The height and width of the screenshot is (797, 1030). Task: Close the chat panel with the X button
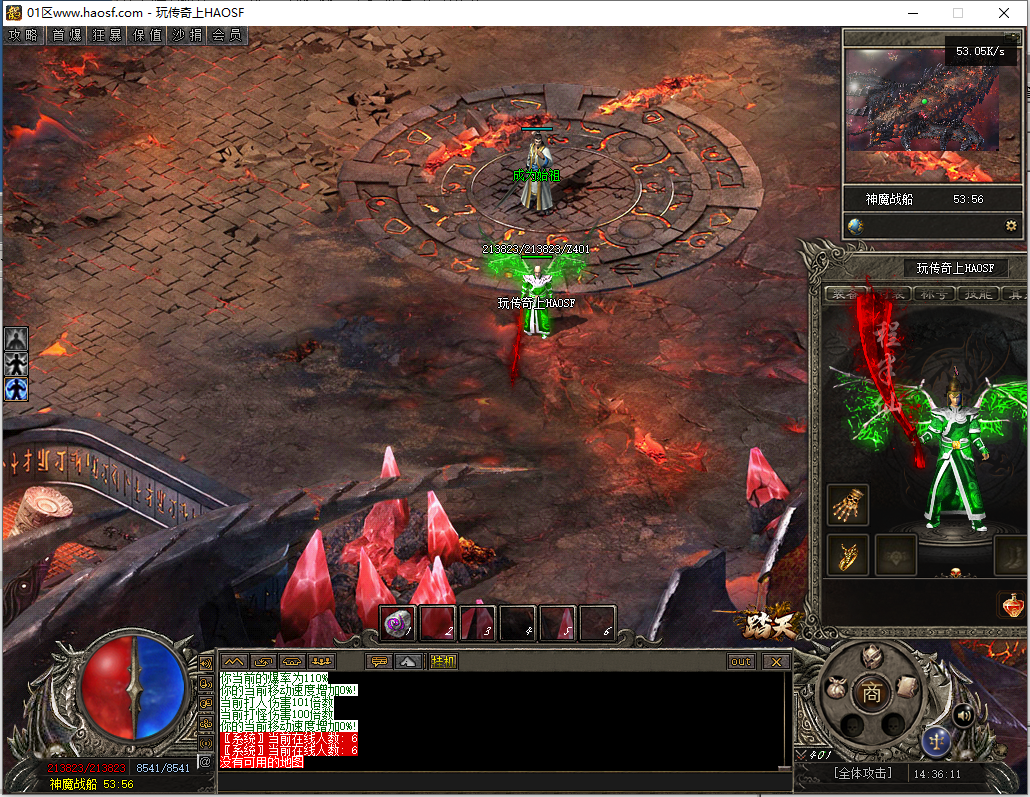[x=775, y=662]
